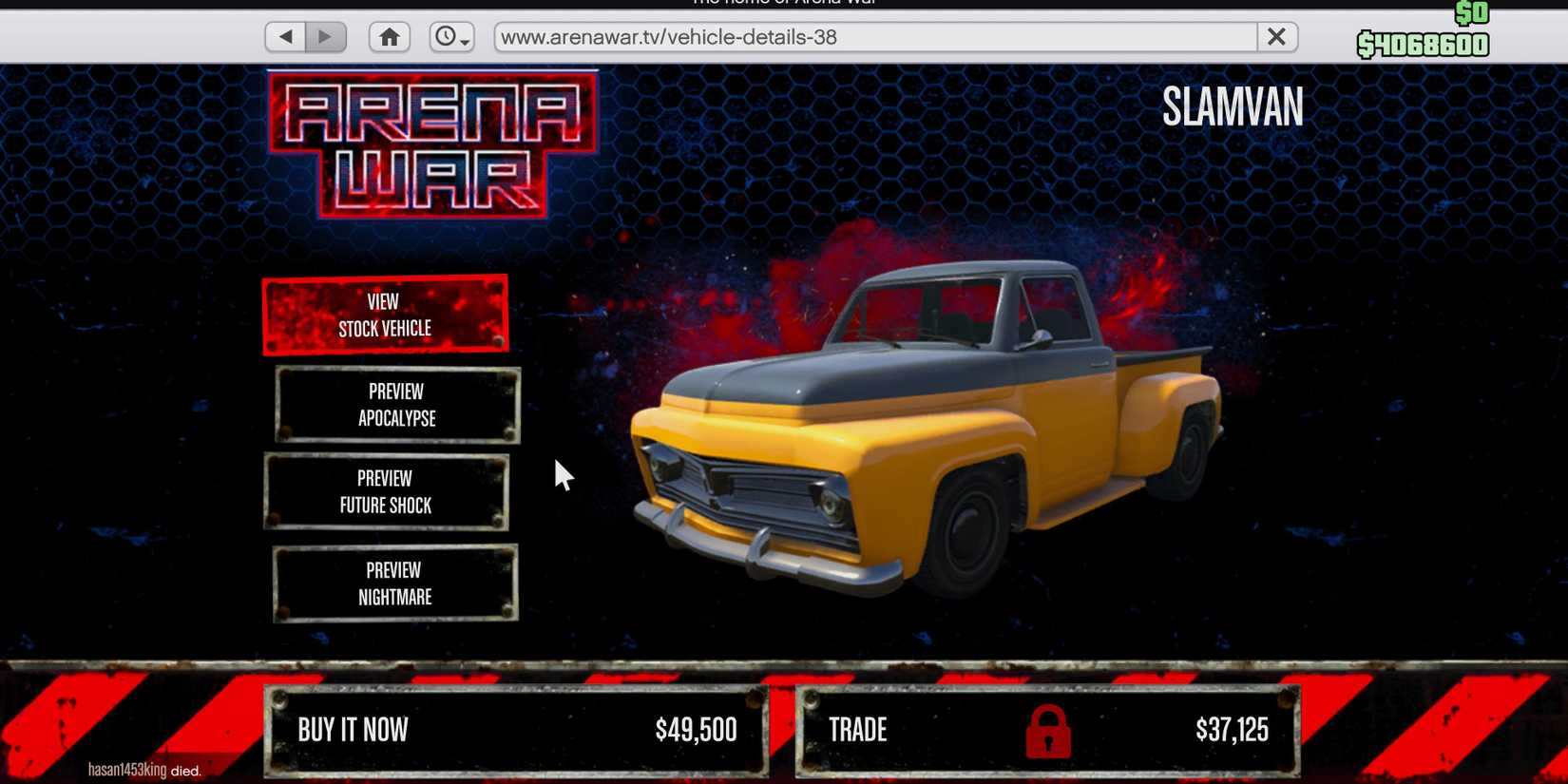Viewport: 1568px width, 784px height.
Task: Open the browser History clock icon
Action: pyautogui.click(x=447, y=36)
